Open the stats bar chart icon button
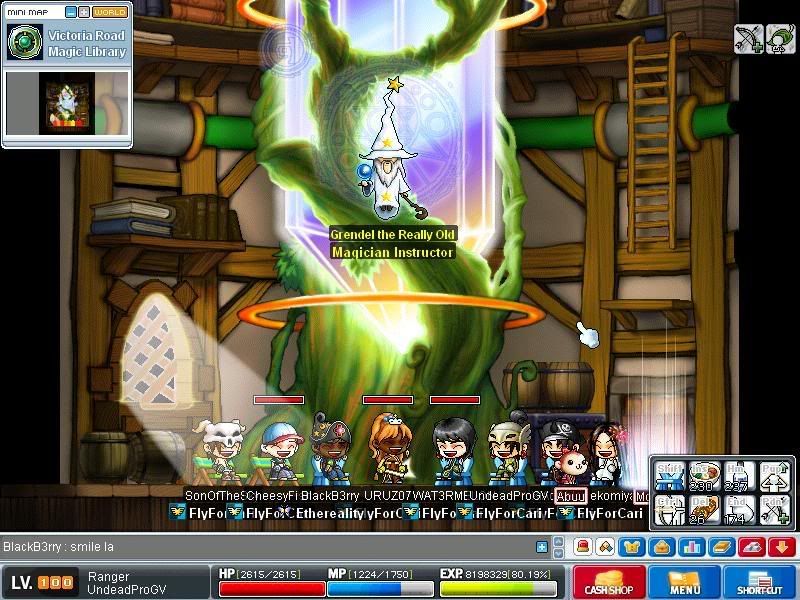Screen dimensions: 800x600 coord(687,547)
